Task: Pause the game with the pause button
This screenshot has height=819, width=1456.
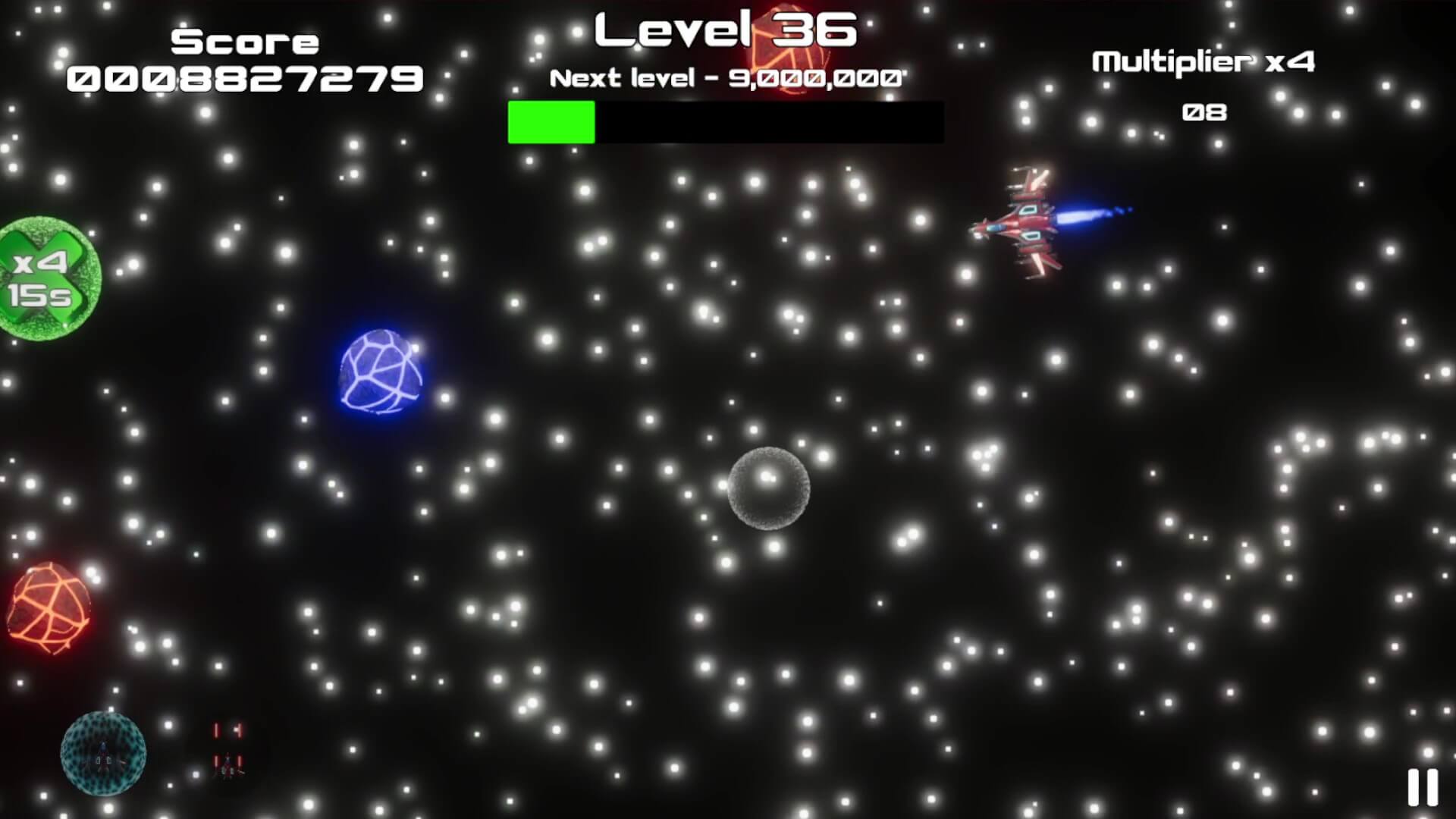Action: pos(1422,787)
